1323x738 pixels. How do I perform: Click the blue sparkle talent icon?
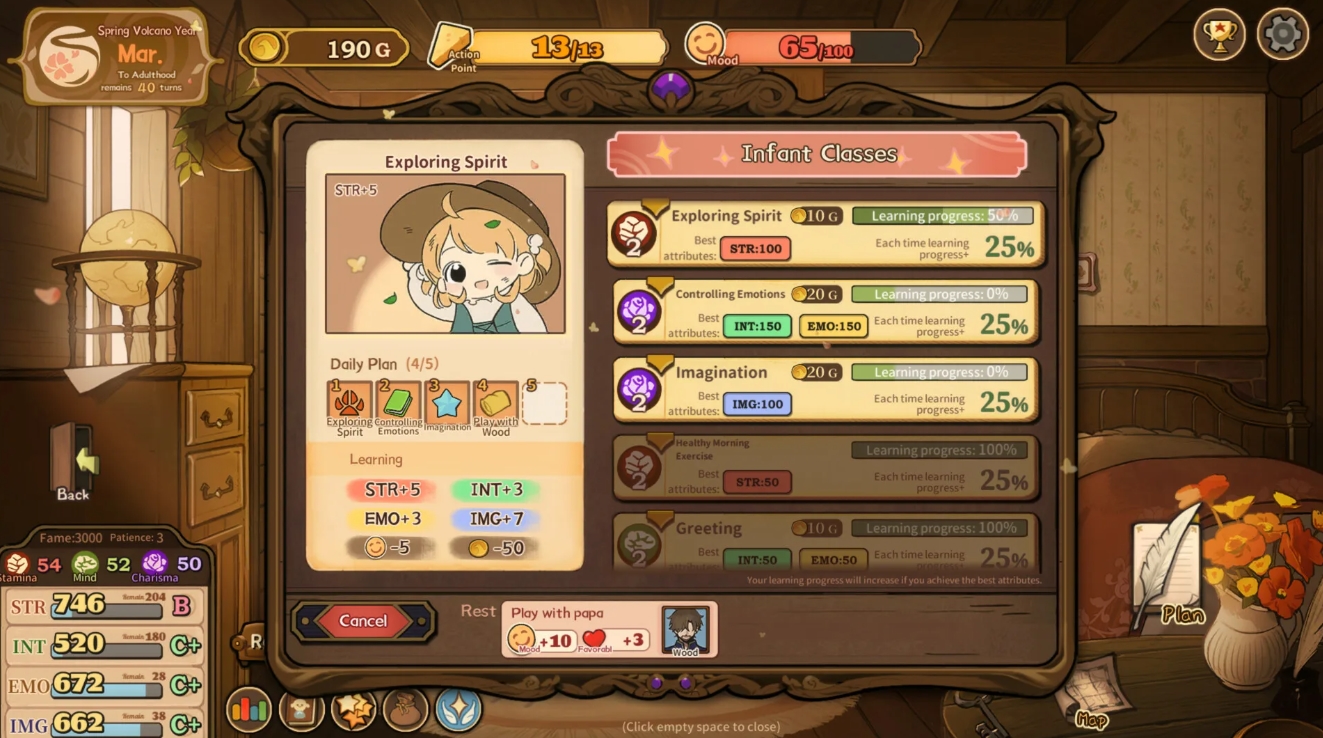458,710
